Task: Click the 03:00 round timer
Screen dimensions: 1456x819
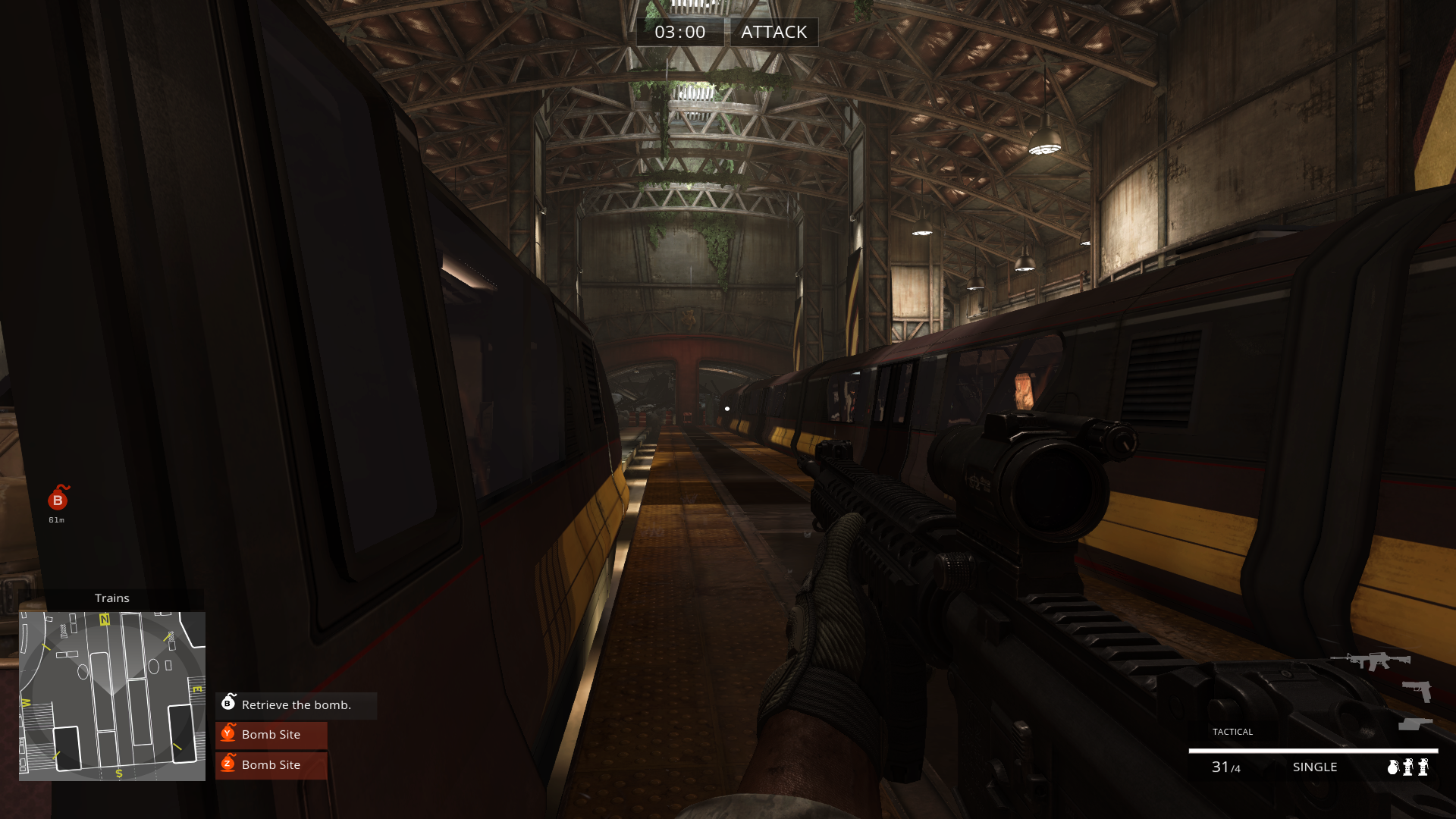Action: (x=680, y=32)
